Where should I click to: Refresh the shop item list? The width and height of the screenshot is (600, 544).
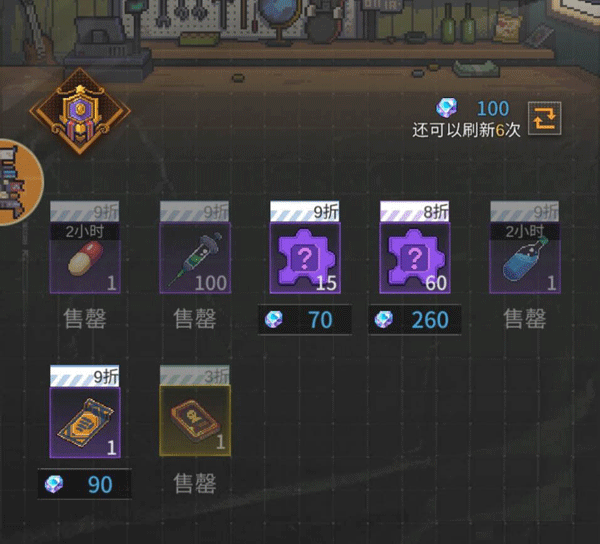point(545,118)
